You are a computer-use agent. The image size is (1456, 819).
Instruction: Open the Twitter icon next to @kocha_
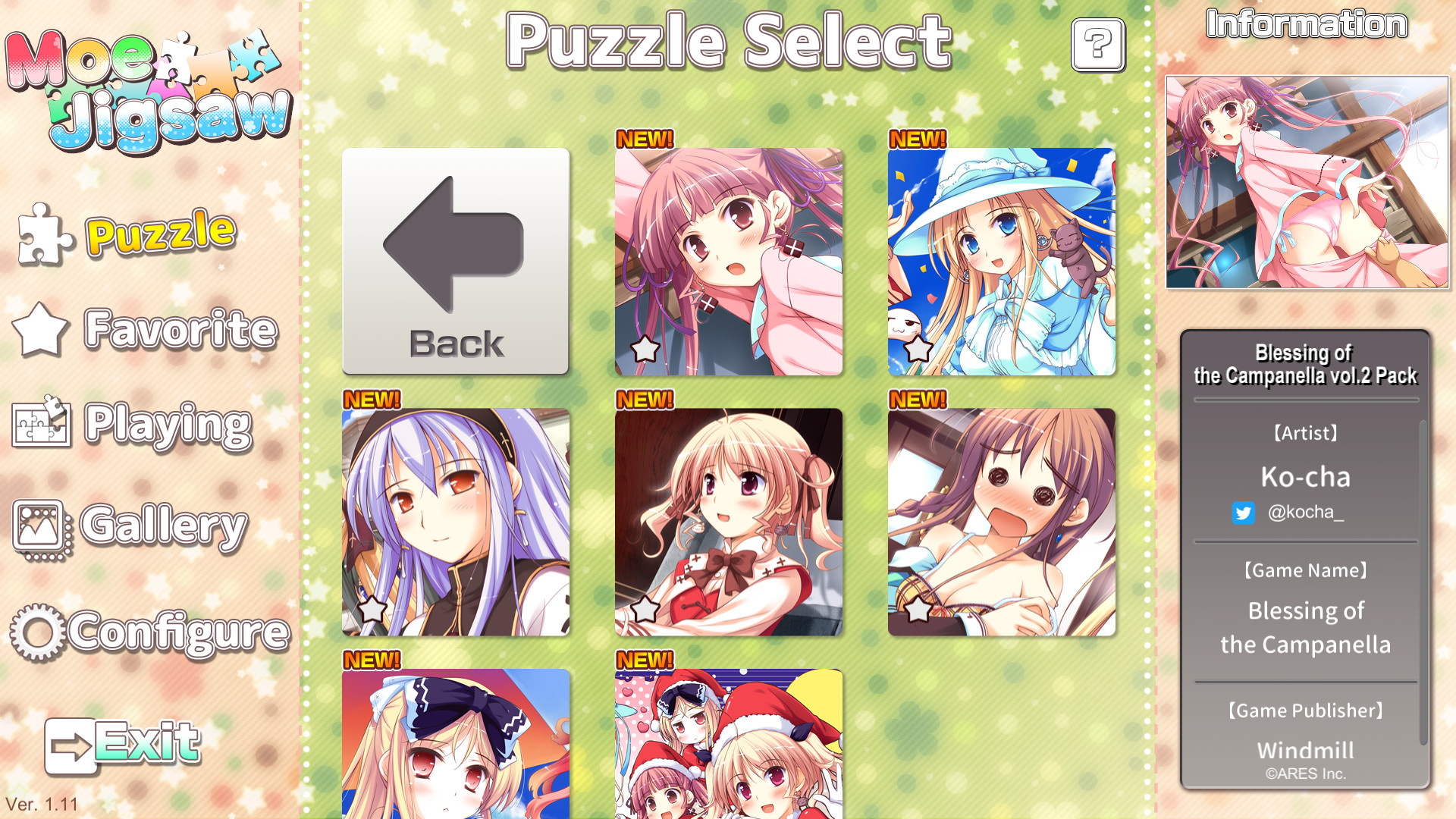(x=1244, y=513)
